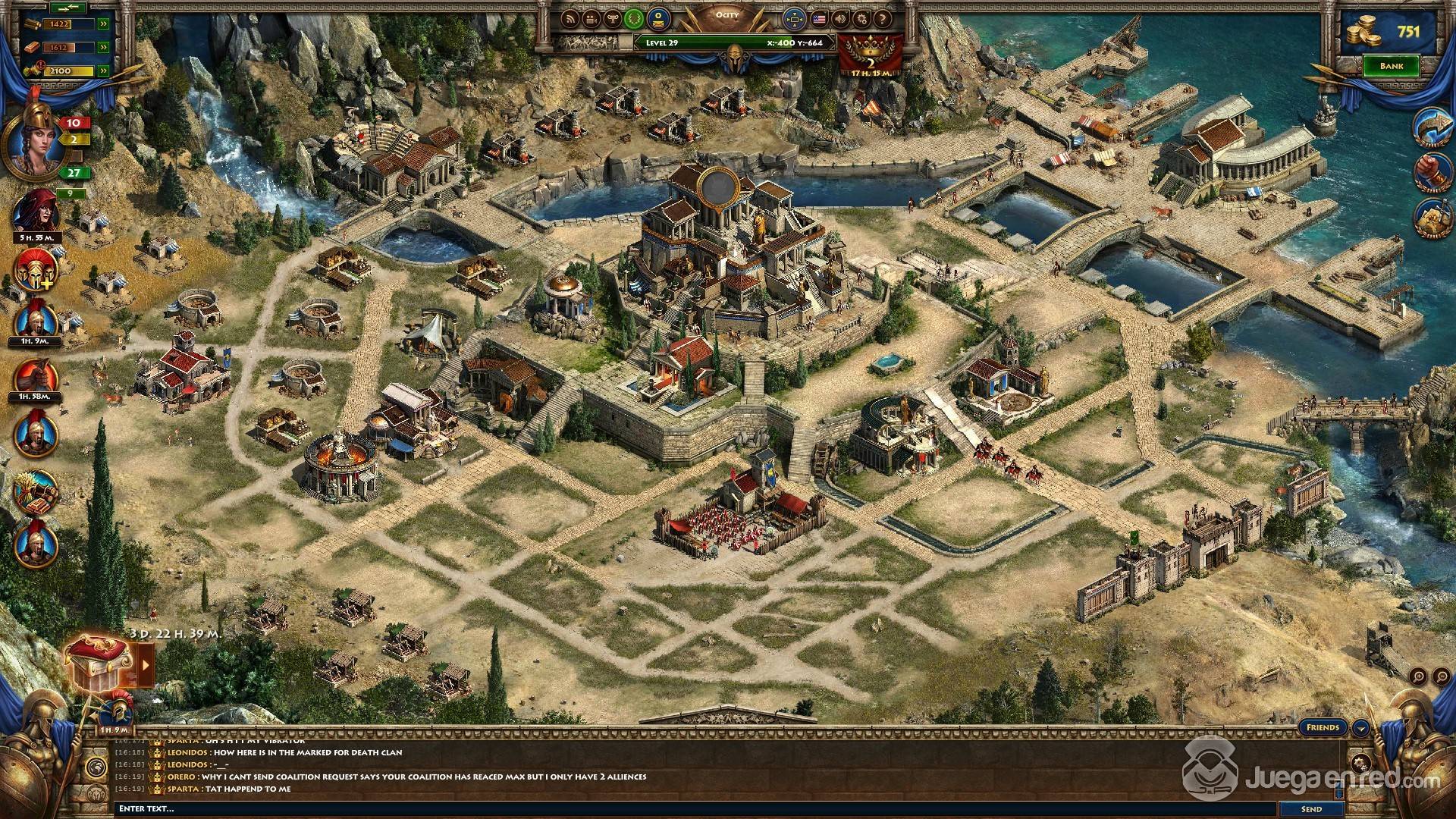
Task: Toggle the sound speaker icon
Action: point(840,18)
